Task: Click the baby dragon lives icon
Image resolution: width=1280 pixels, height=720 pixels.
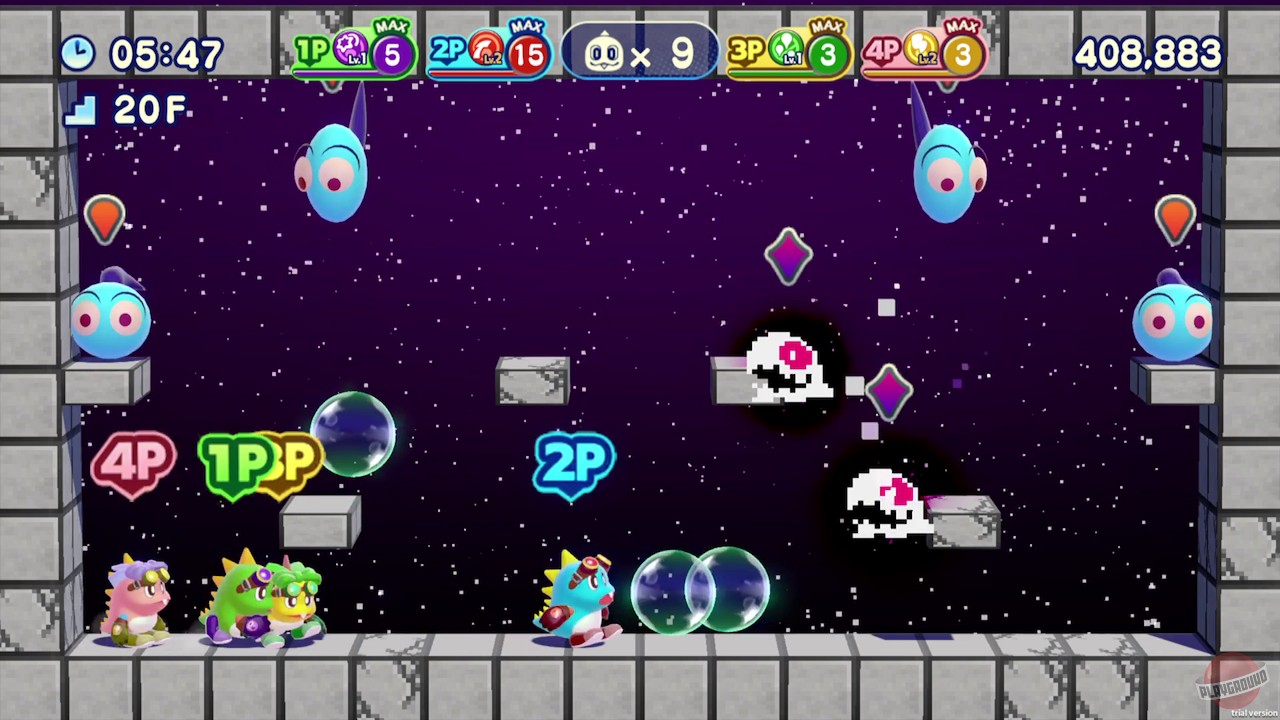Action: click(604, 52)
